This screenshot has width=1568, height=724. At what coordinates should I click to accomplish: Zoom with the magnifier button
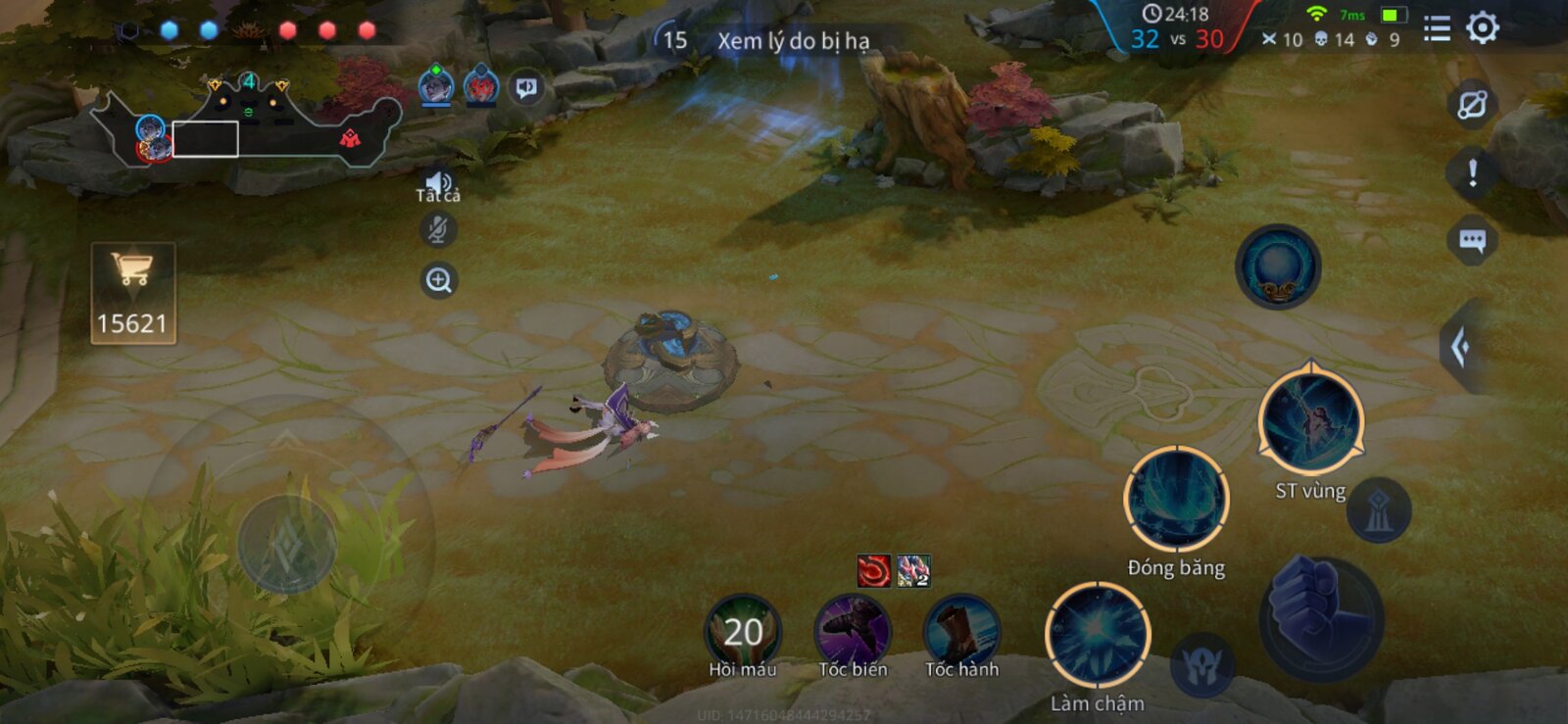tap(438, 281)
